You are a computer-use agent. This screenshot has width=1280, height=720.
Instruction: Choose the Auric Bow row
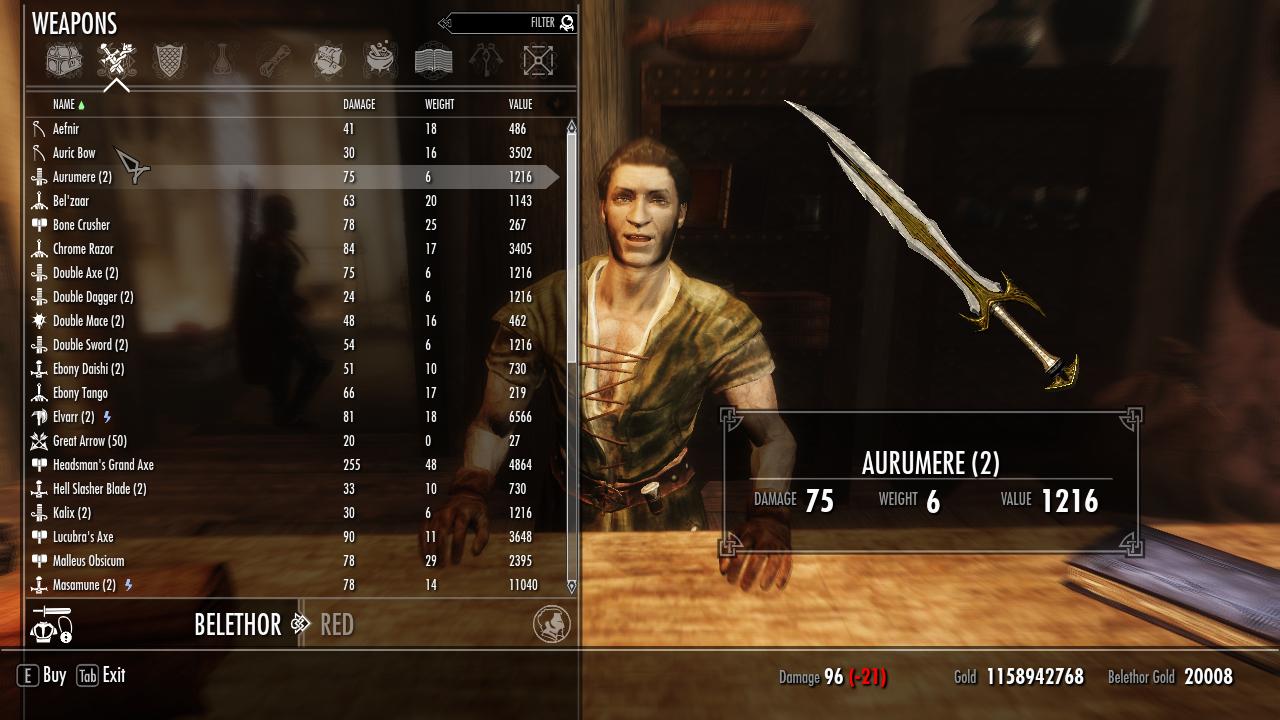pyautogui.click(x=74, y=153)
